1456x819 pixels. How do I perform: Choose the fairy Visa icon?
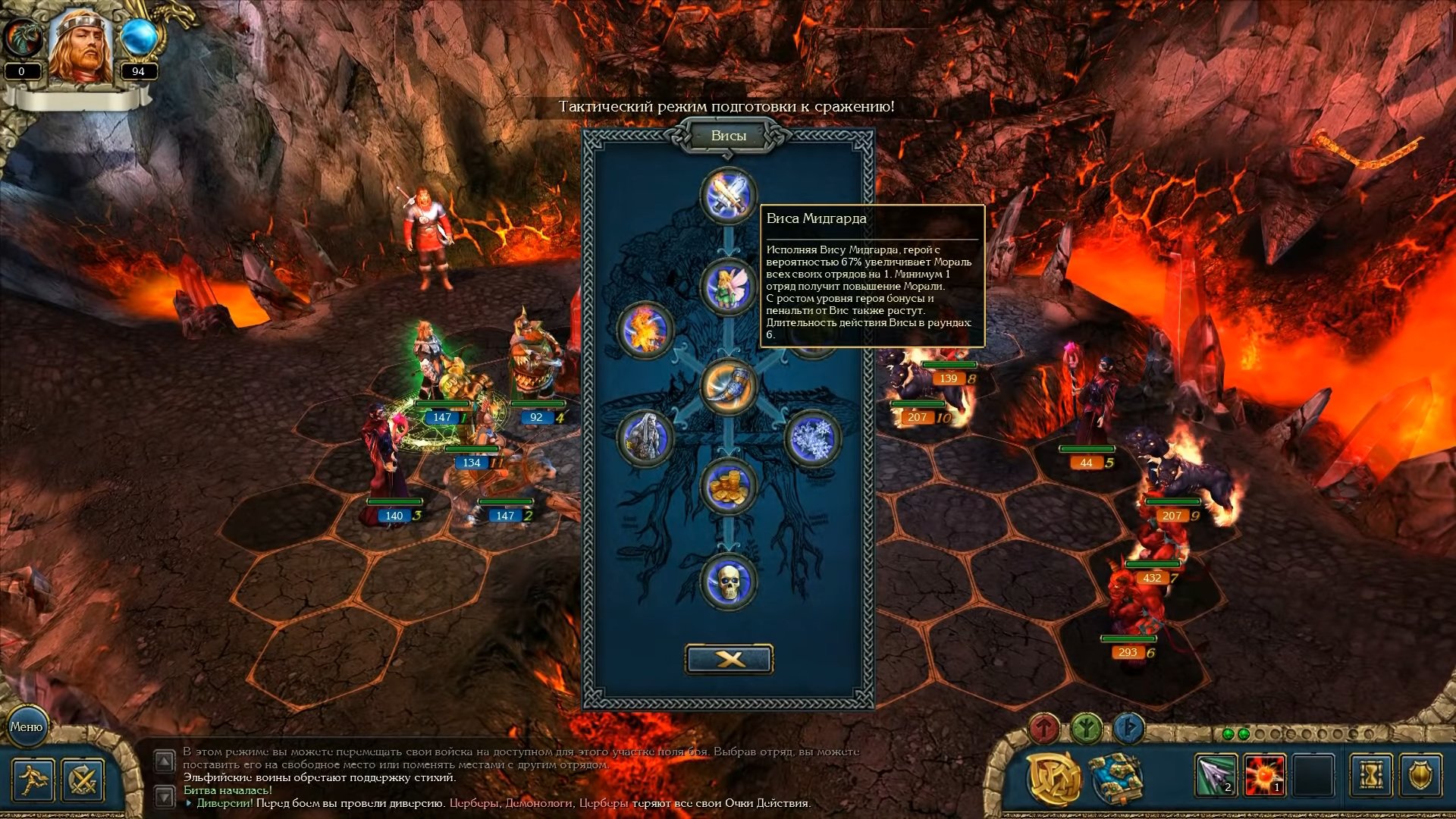click(x=728, y=287)
